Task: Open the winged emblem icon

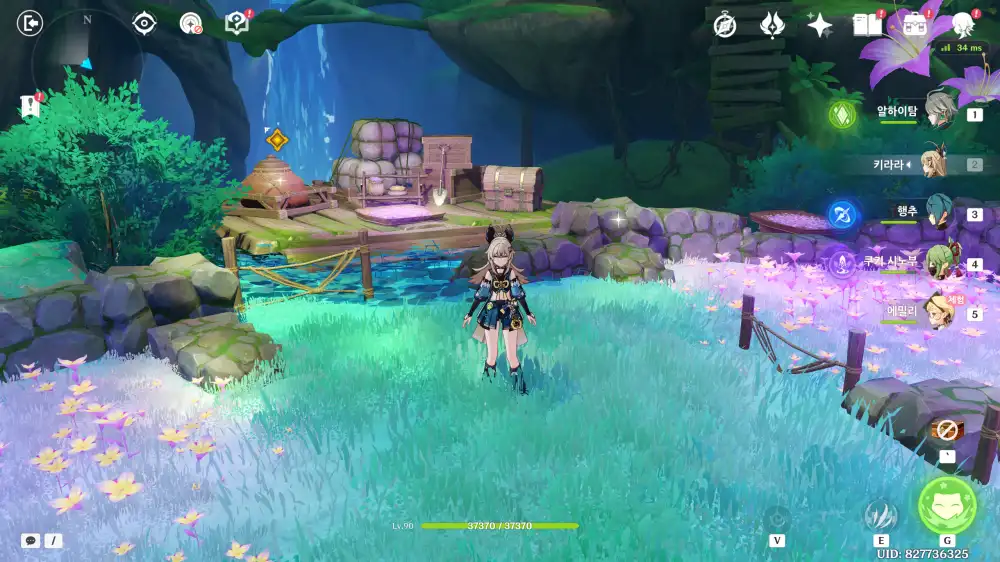Action: pos(772,25)
